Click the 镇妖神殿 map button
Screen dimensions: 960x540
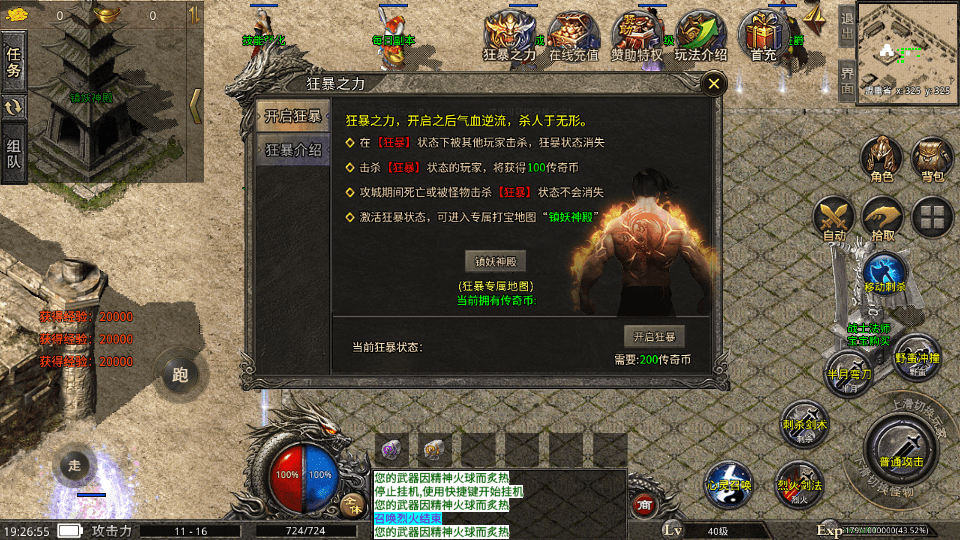click(x=495, y=262)
